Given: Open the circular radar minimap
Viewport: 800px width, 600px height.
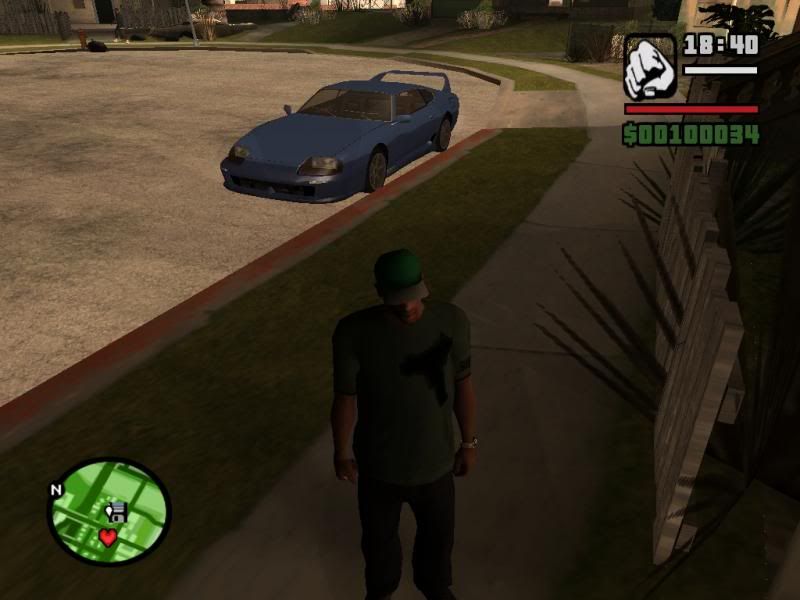Looking at the screenshot, I should [109, 510].
